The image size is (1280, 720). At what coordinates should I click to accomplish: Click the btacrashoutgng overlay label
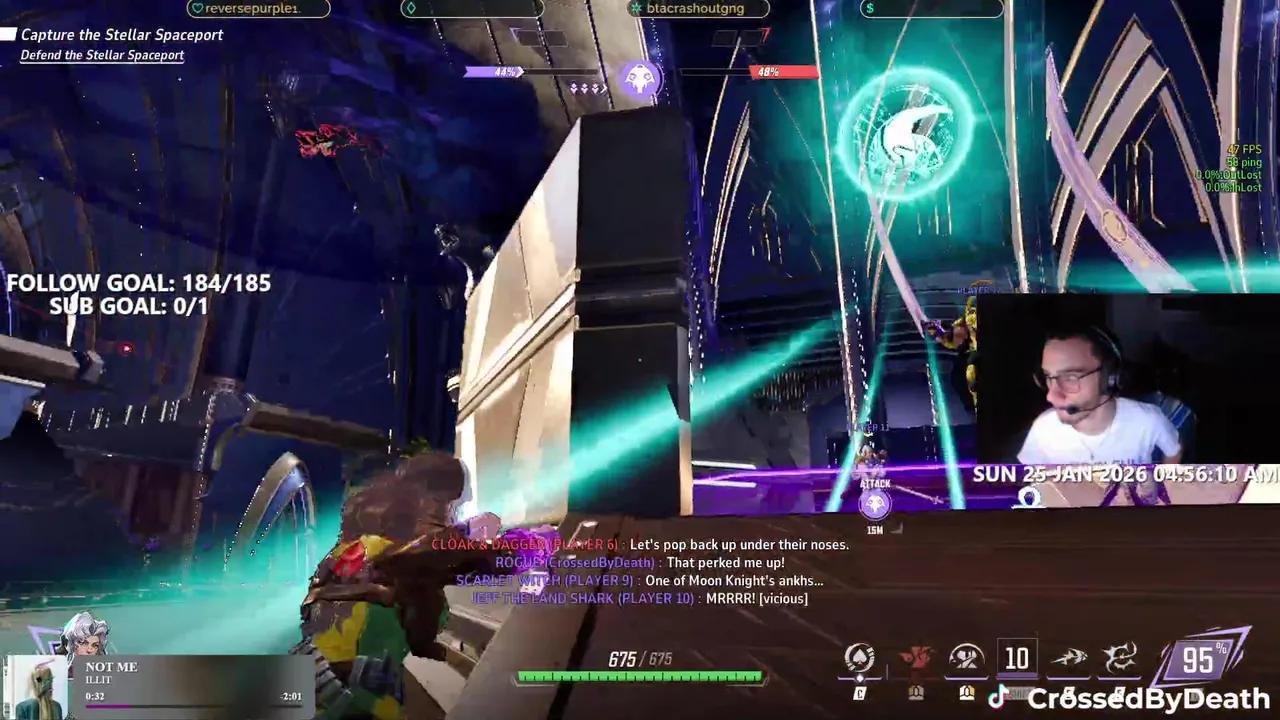click(x=698, y=9)
